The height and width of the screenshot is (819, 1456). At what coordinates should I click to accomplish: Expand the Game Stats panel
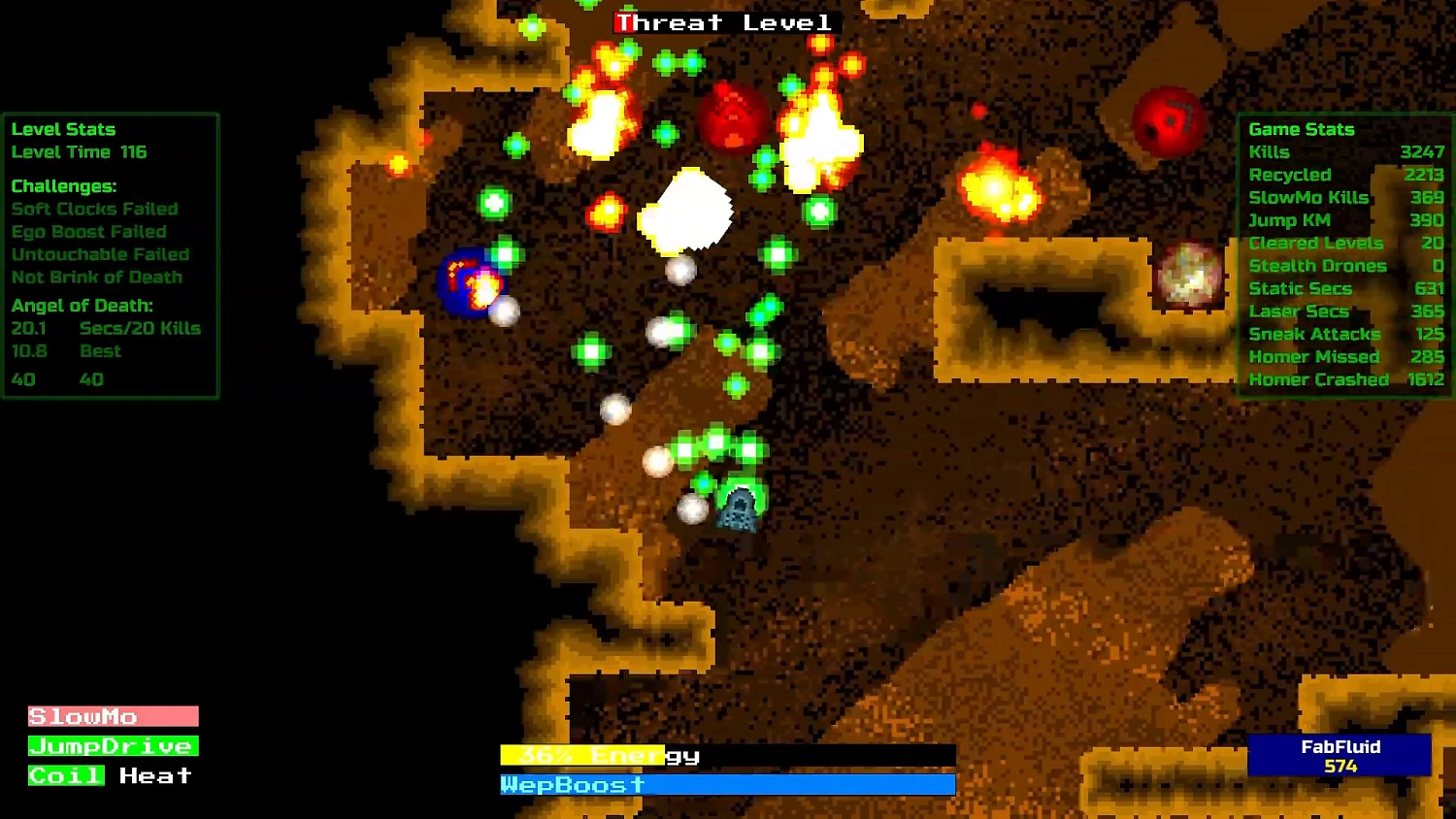[1303, 129]
